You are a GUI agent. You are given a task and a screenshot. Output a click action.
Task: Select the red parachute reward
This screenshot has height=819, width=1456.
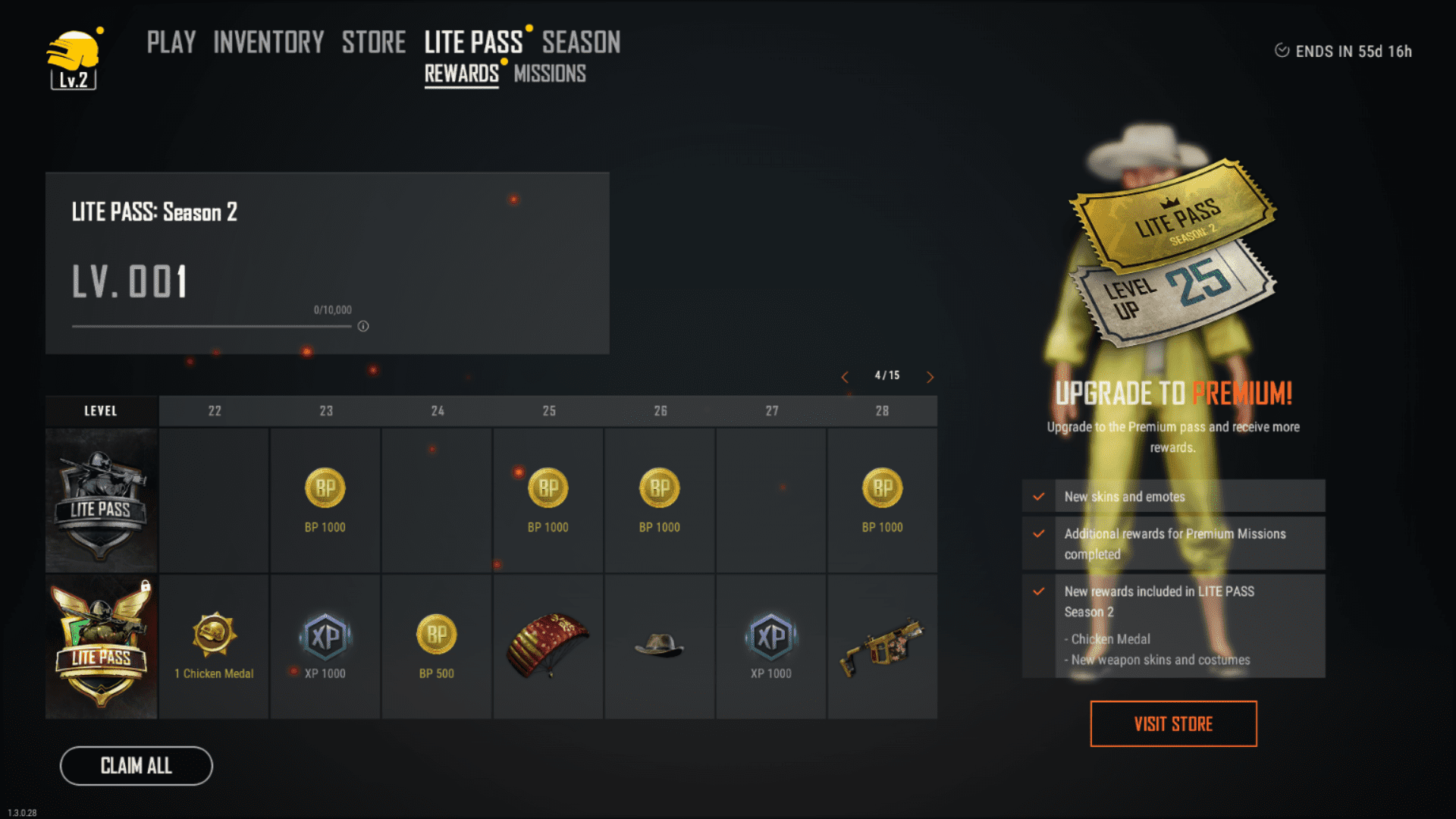click(x=548, y=645)
